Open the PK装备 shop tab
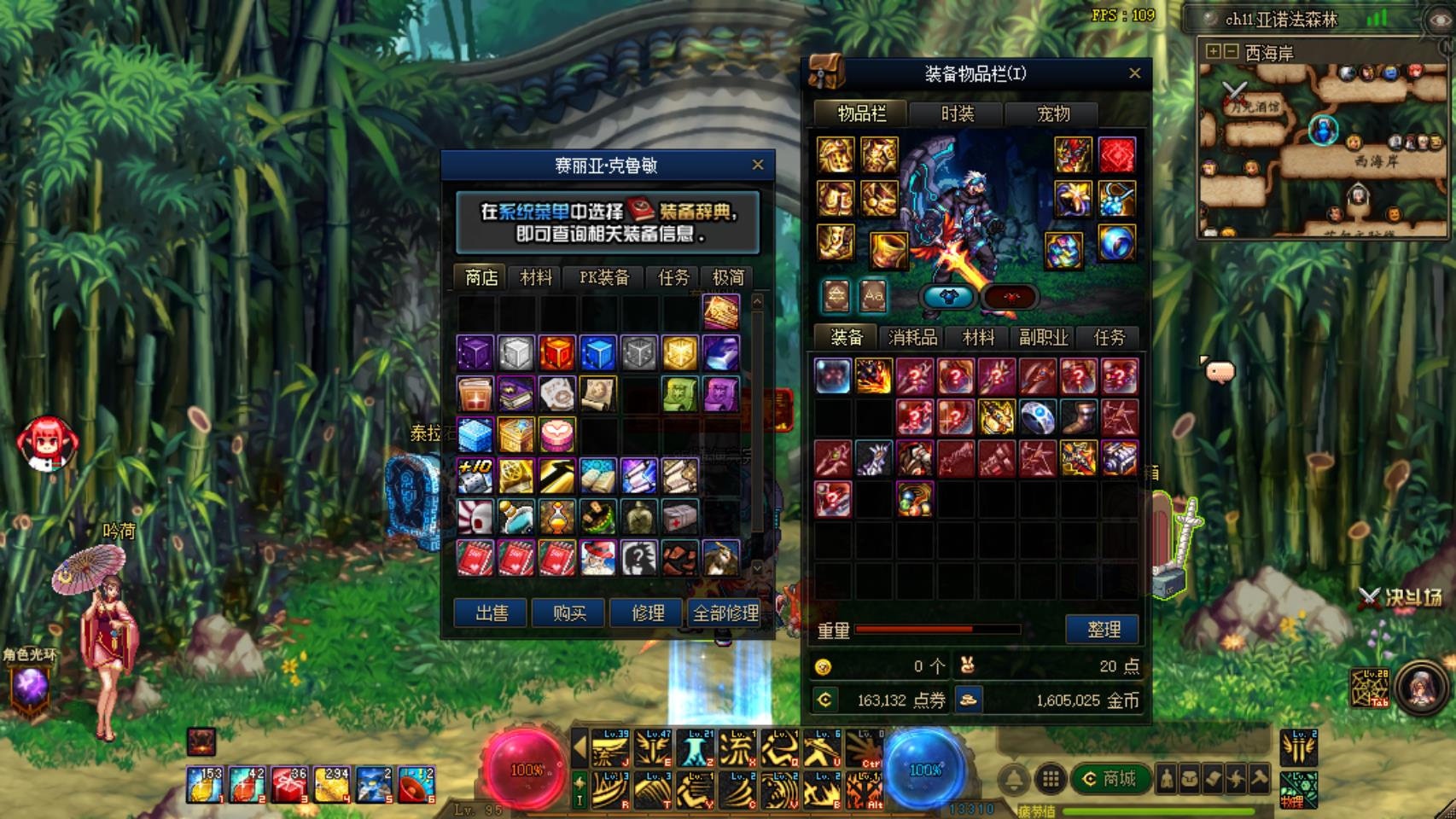The image size is (1456, 819). (604, 277)
